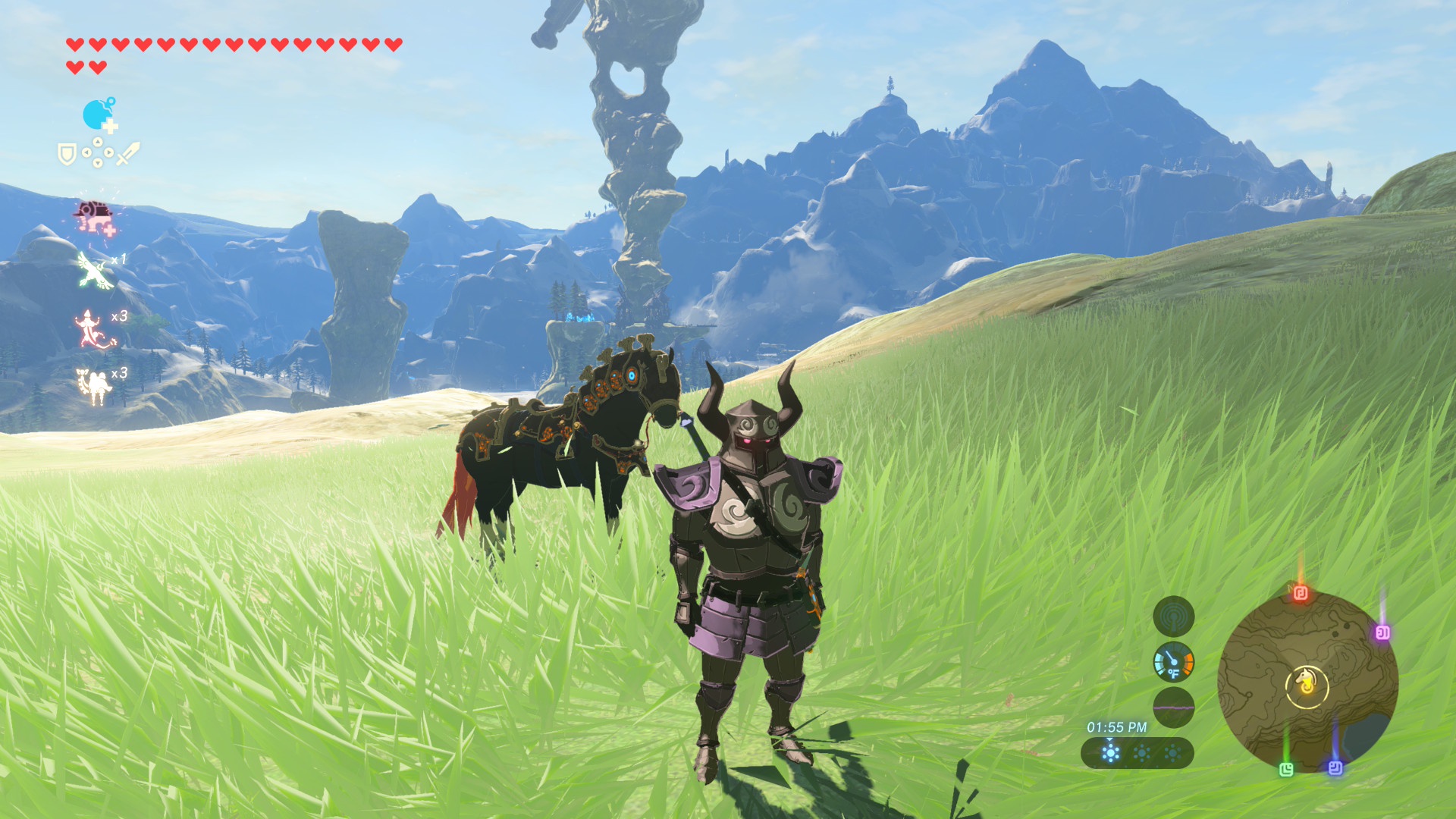Click the shield quick-select icon
This screenshot has width=1456, height=819.
(x=67, y=155)
